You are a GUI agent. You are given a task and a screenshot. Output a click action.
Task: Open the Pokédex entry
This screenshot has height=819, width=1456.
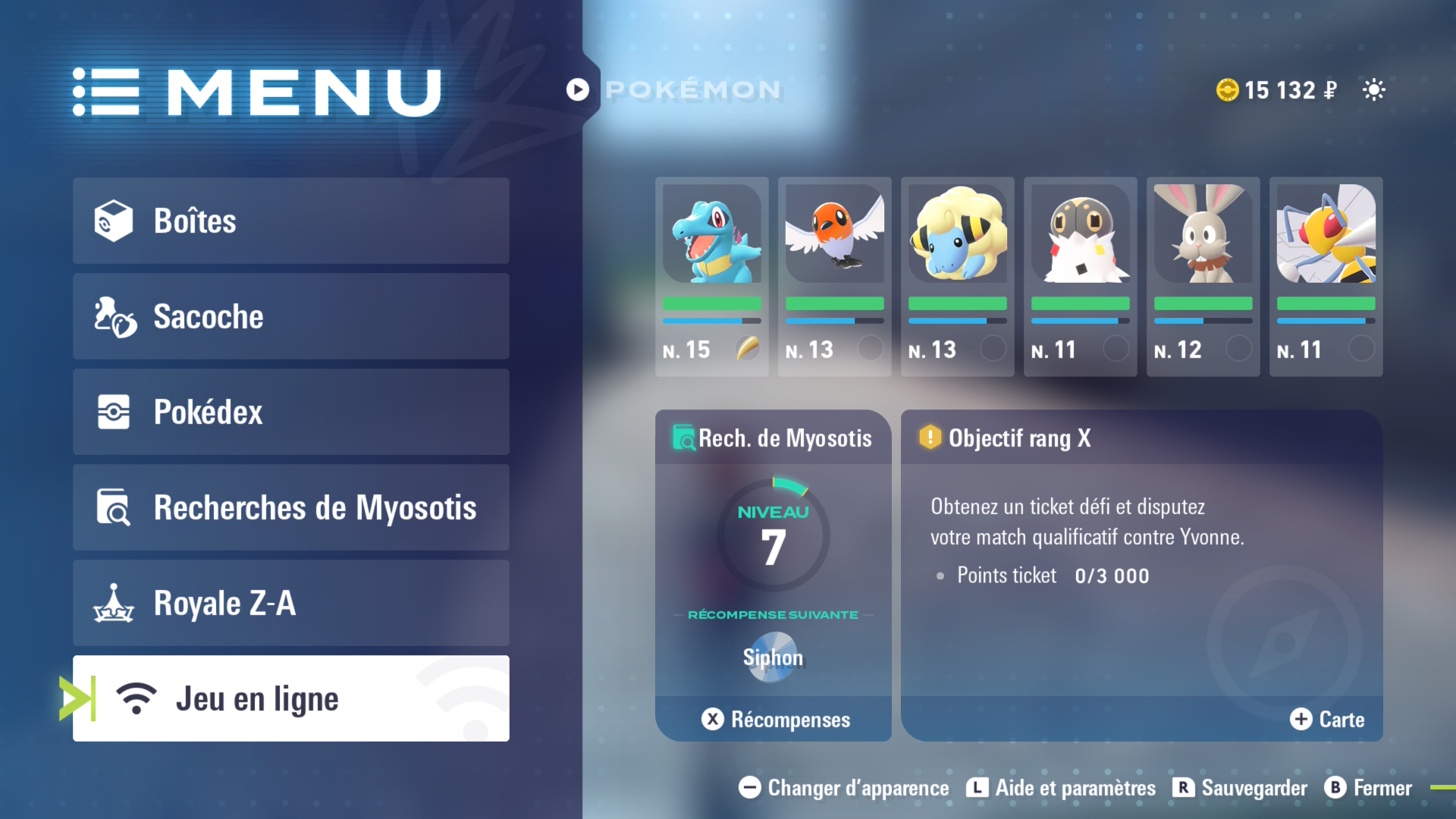(290, 412)
